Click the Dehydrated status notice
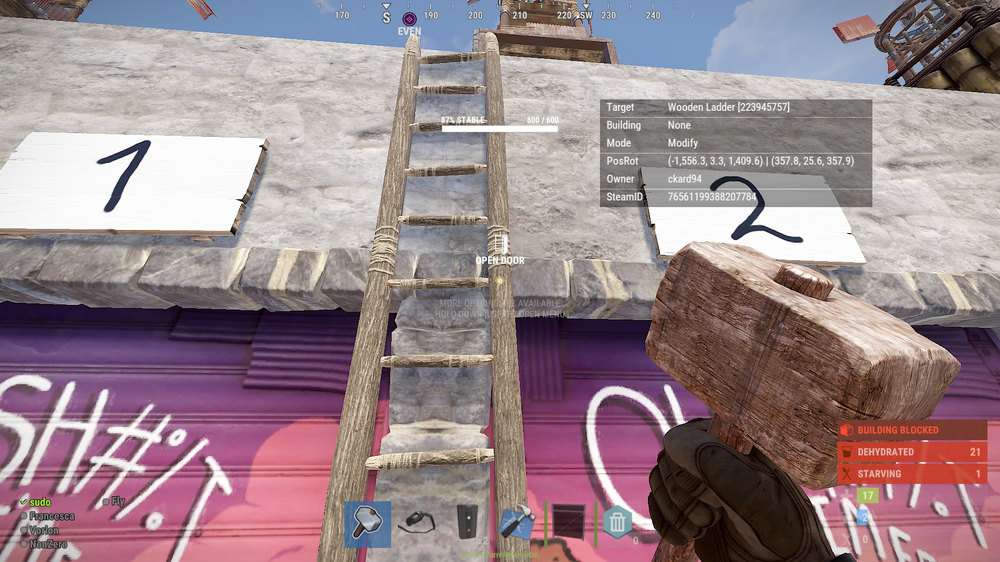1000x562 pixels. [x=912, y=452]
